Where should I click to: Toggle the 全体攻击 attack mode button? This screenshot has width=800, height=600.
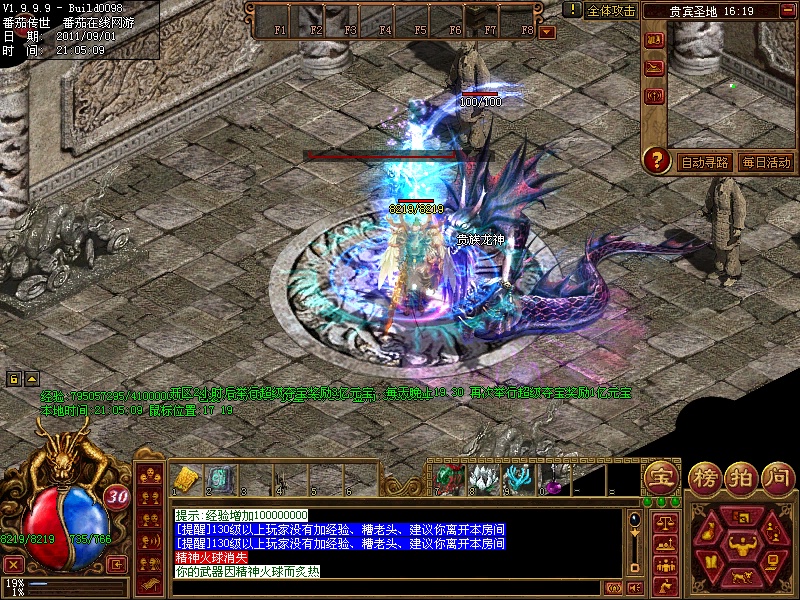coord(611,10)
